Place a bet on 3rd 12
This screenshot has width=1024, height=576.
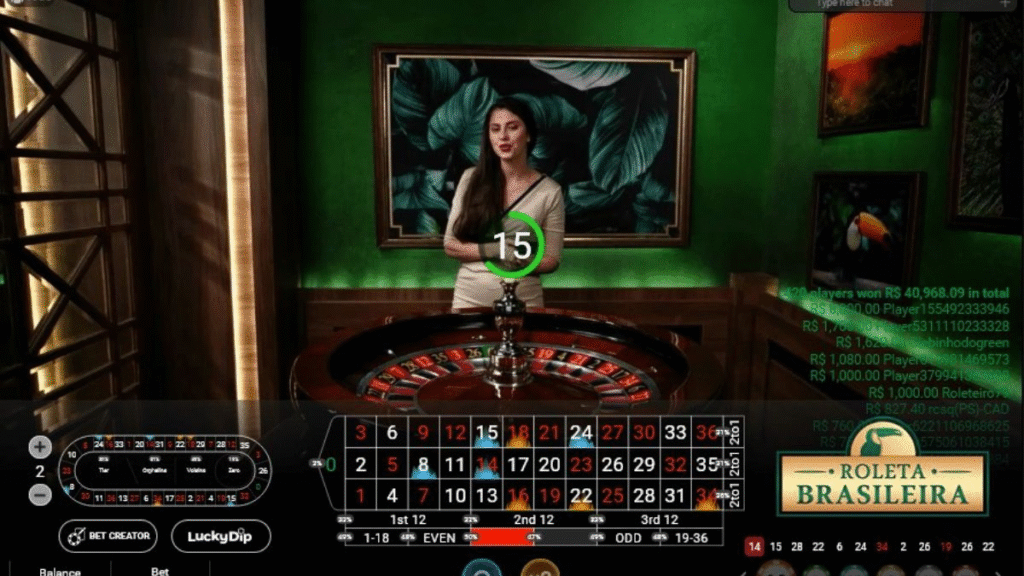(x=658, y=520)
